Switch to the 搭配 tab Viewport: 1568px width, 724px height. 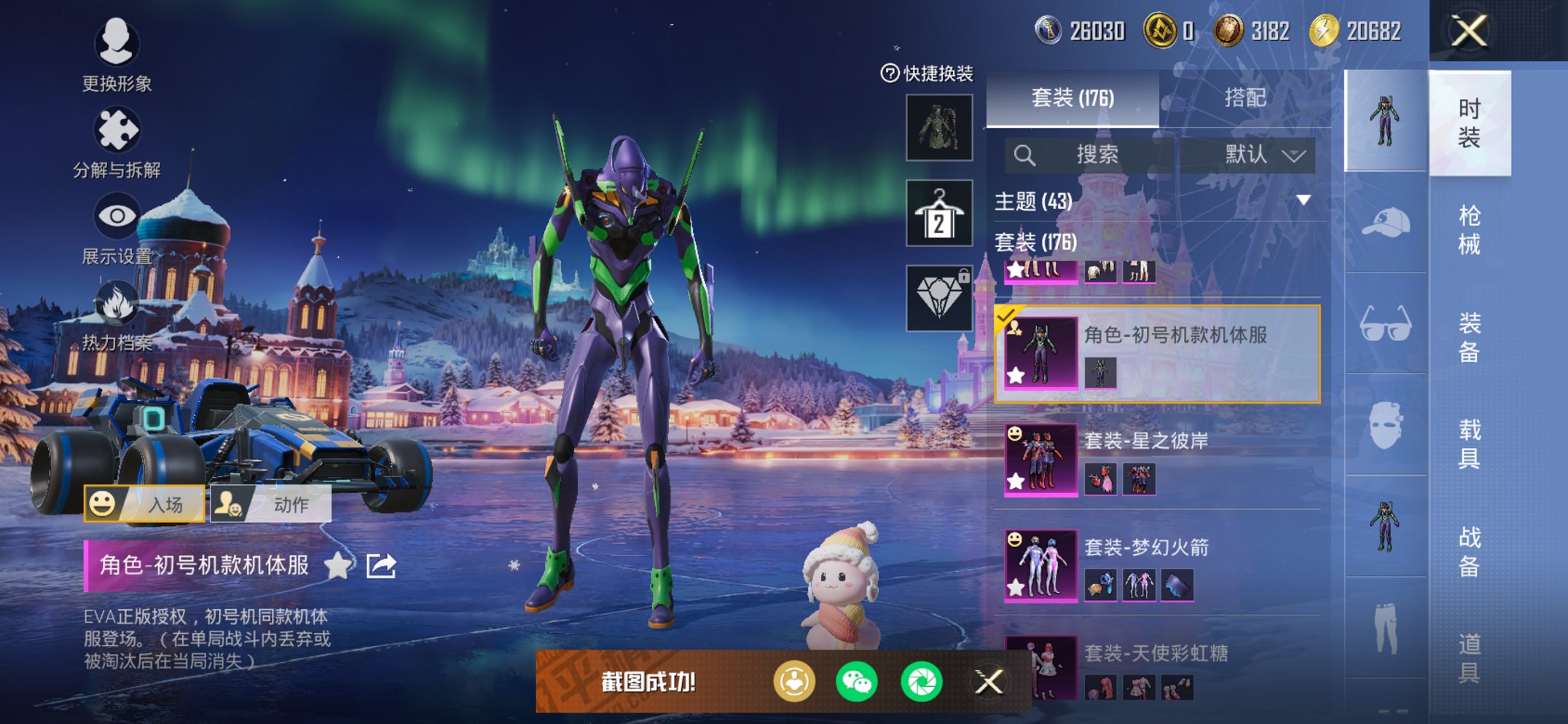(x=1244, y=98)
